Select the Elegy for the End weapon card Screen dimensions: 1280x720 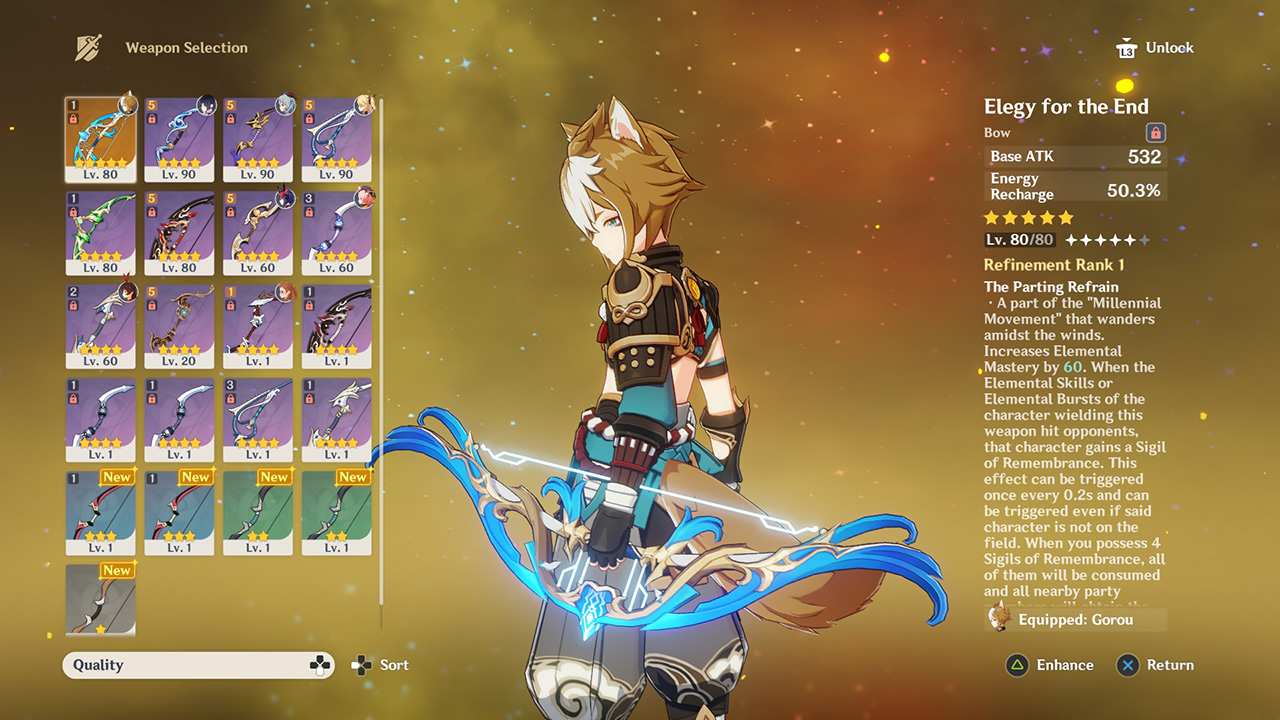(100, 138)
